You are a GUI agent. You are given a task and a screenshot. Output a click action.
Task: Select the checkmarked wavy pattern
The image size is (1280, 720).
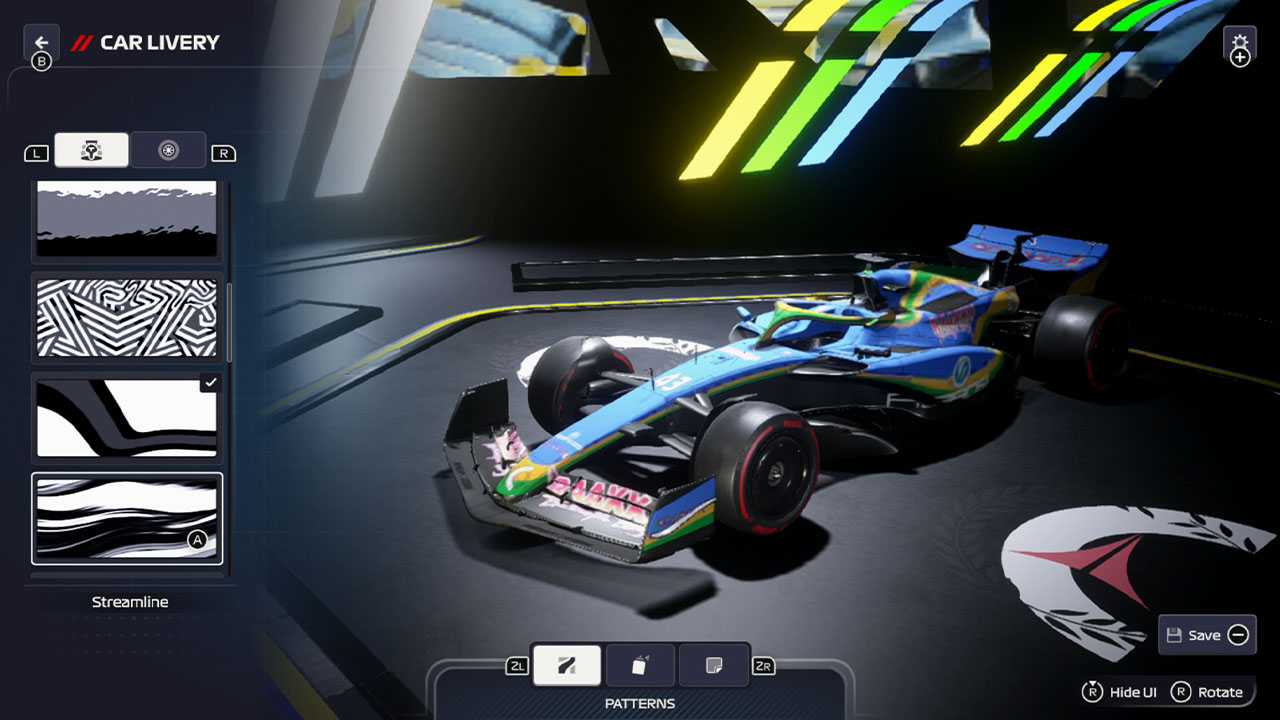pos(127,417)
